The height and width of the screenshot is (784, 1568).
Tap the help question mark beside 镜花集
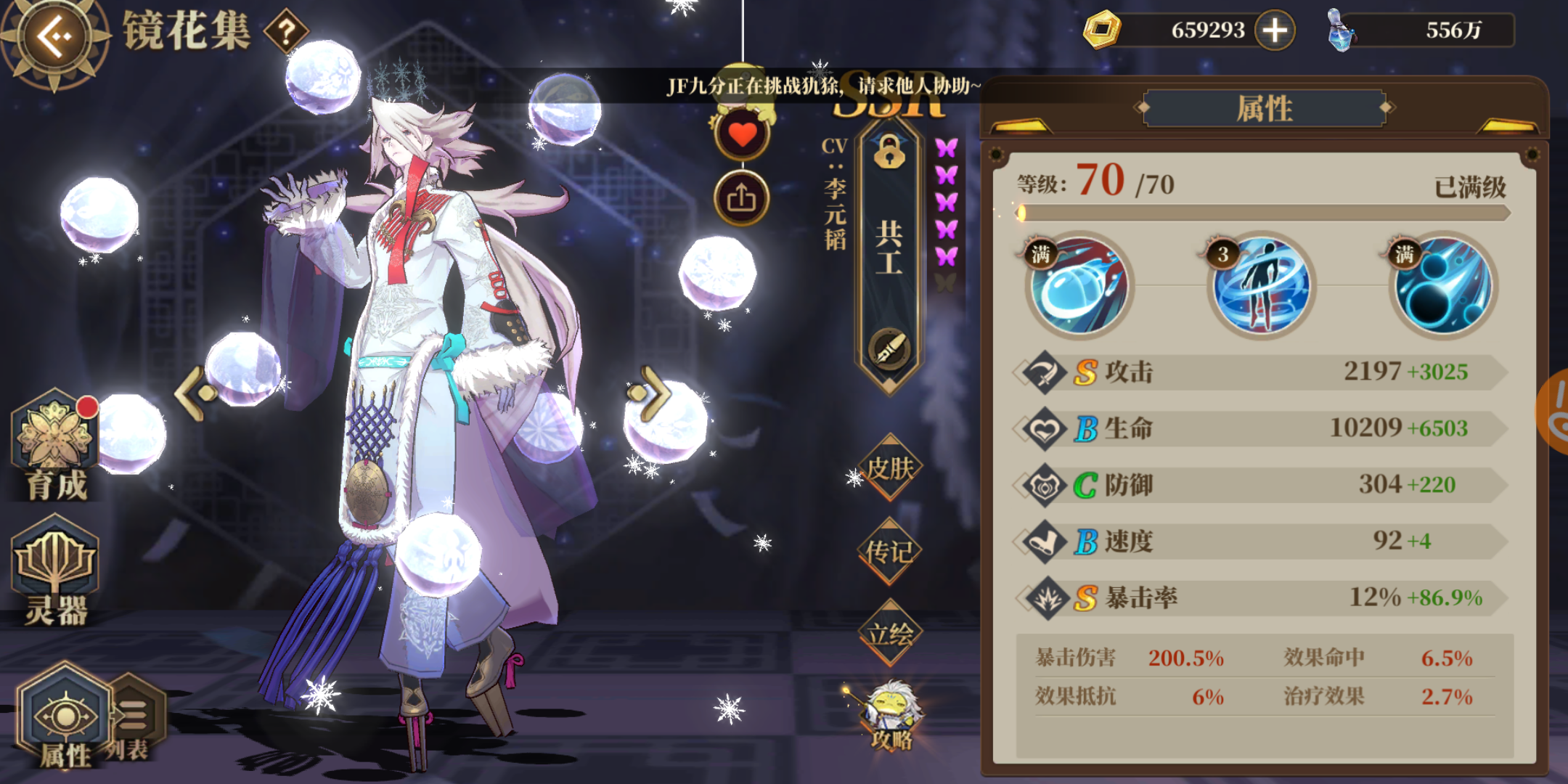click(x=288, y=30)
